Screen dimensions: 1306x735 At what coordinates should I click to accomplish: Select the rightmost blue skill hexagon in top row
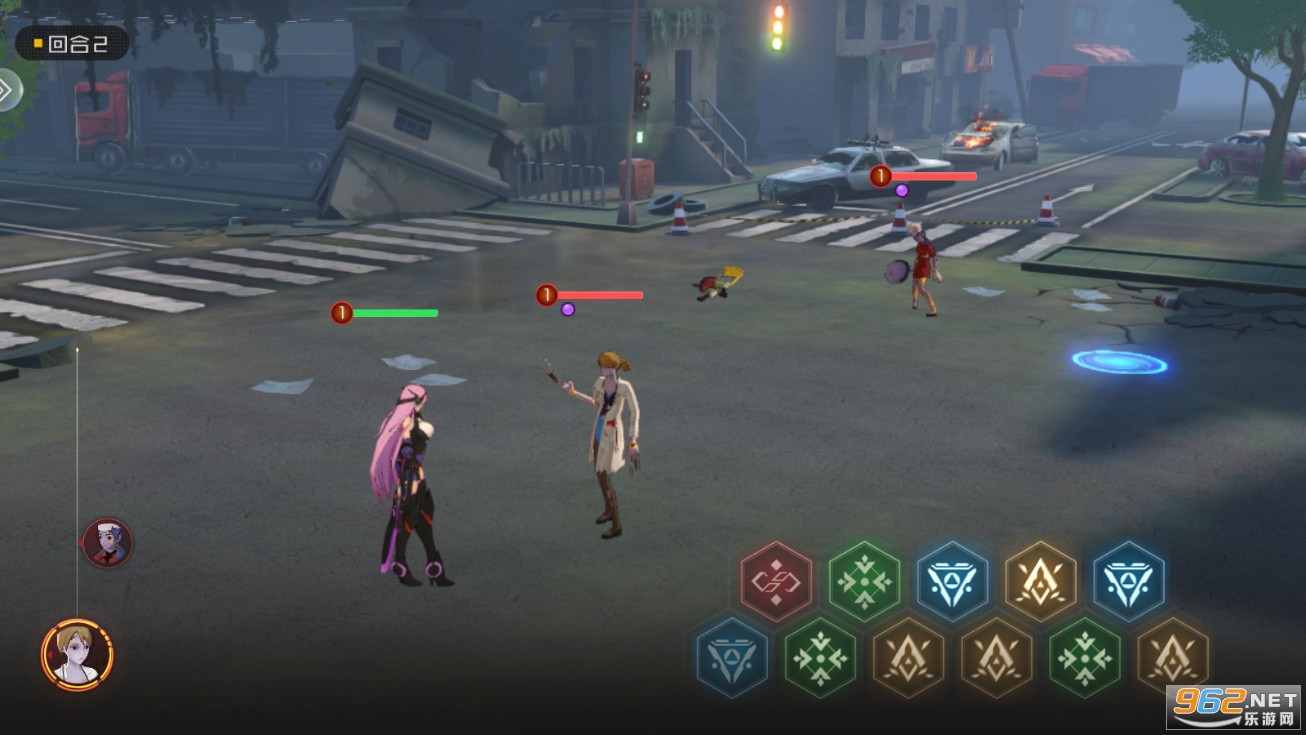tap(1129, 581)
